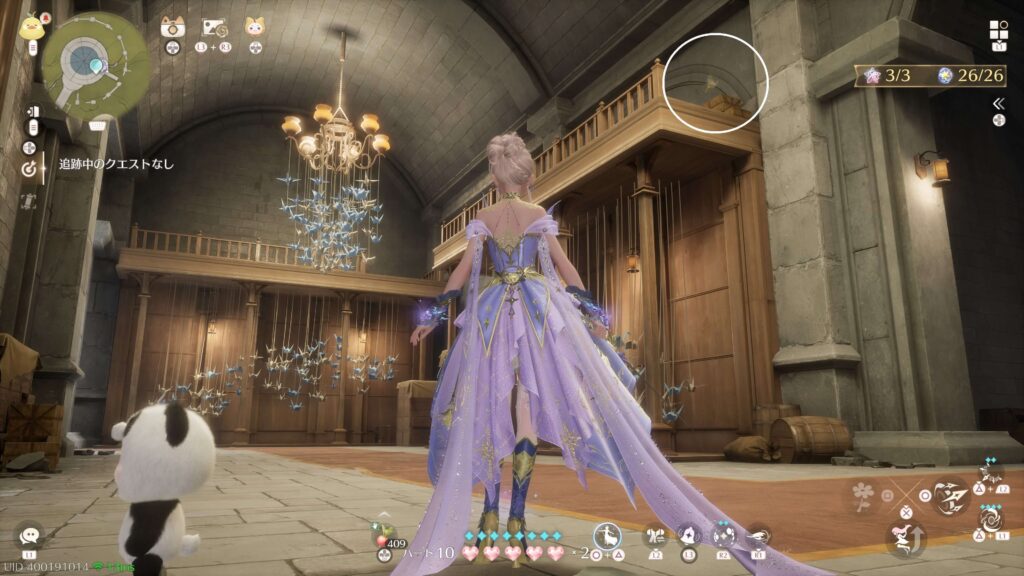Click the quest target compass icon

(x=28, y=169)
